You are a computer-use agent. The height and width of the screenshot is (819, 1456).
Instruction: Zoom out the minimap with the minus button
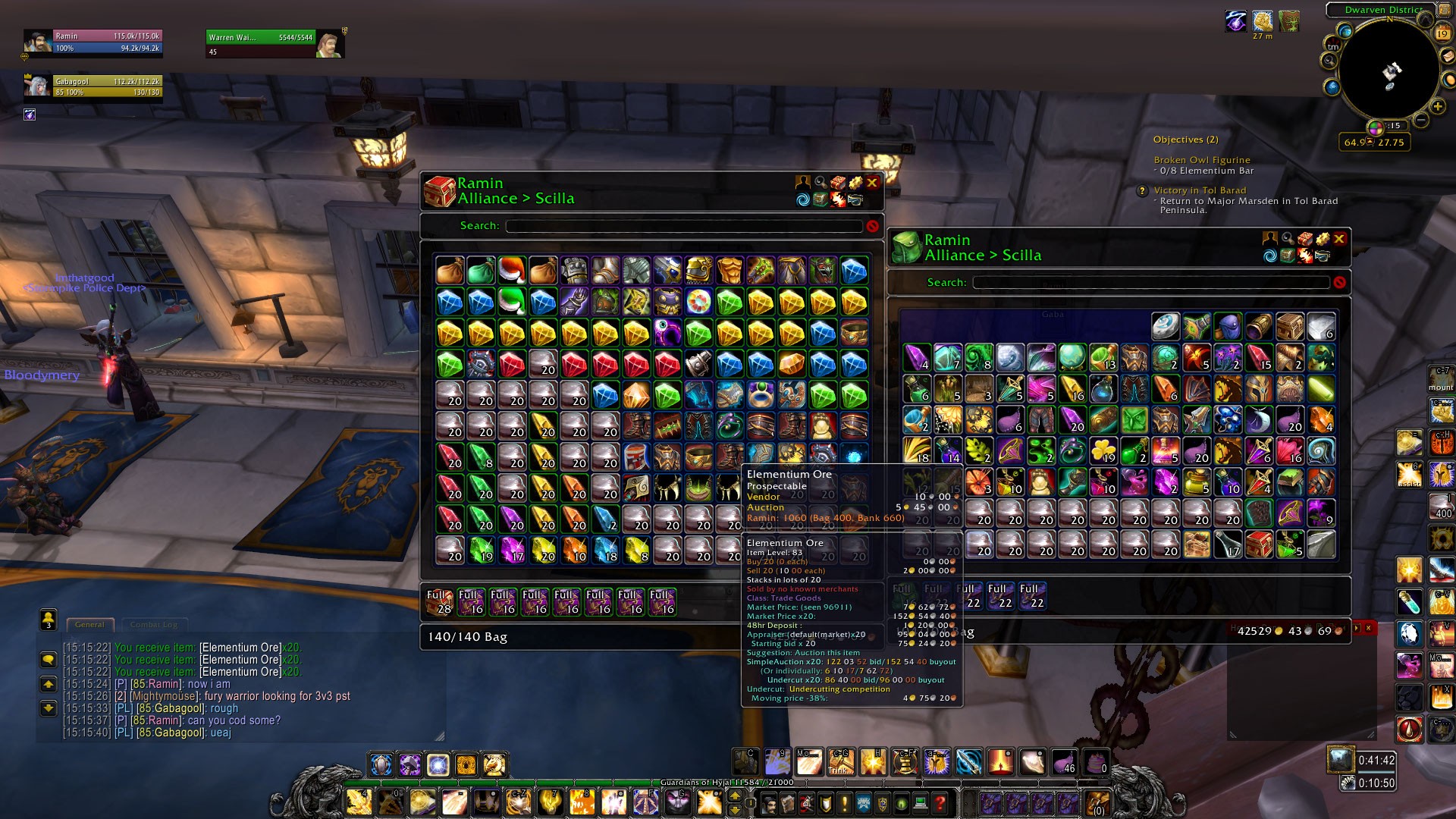[x=1421, y=120]
